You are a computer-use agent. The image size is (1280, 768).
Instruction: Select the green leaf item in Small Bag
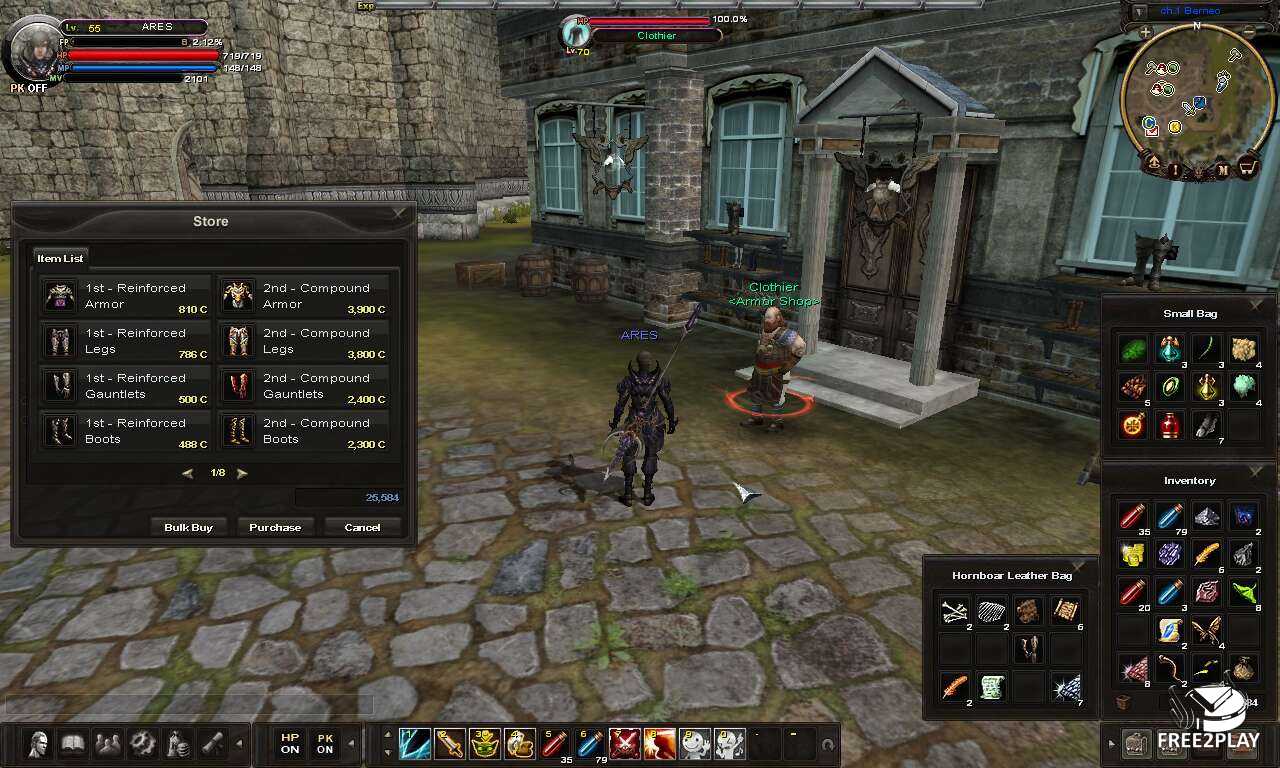(1134, 349)
